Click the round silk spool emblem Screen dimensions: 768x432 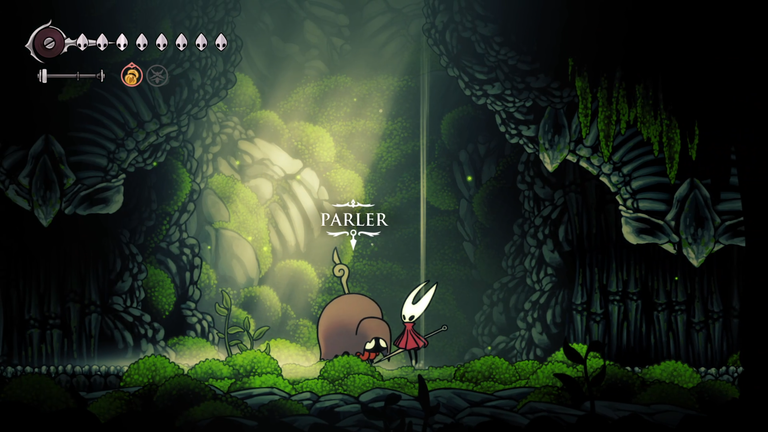click(x=46, y=42)
